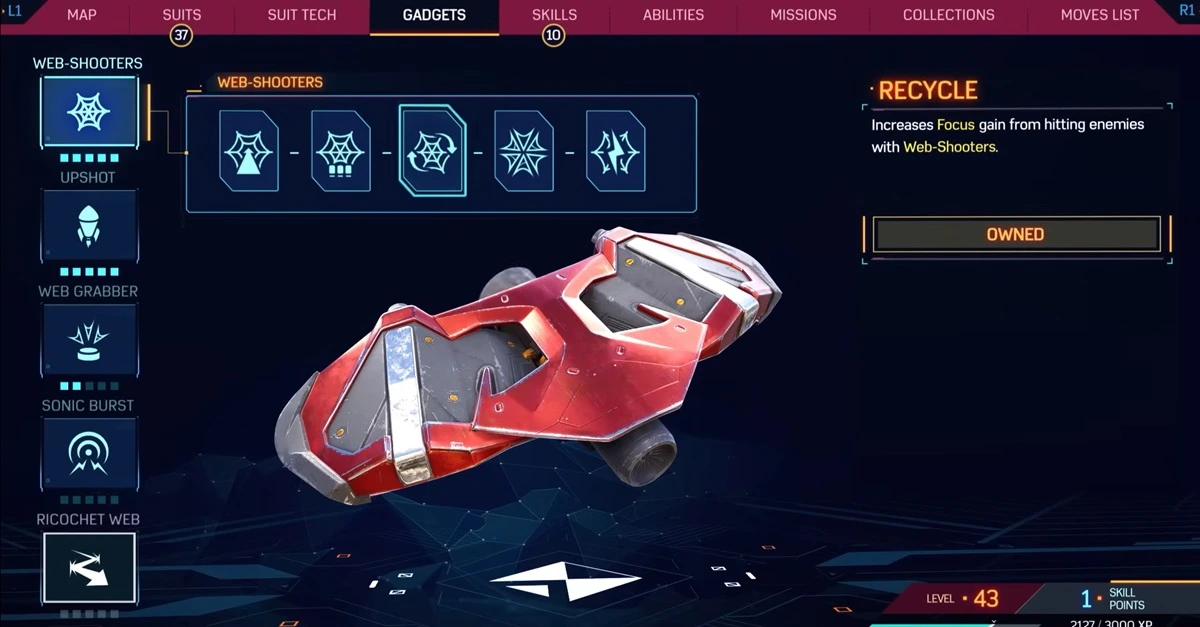Select the last upgrade with lightning bolt
Image resolution: width=1200 pixels, height=627 pixels.
pos(616,152)
